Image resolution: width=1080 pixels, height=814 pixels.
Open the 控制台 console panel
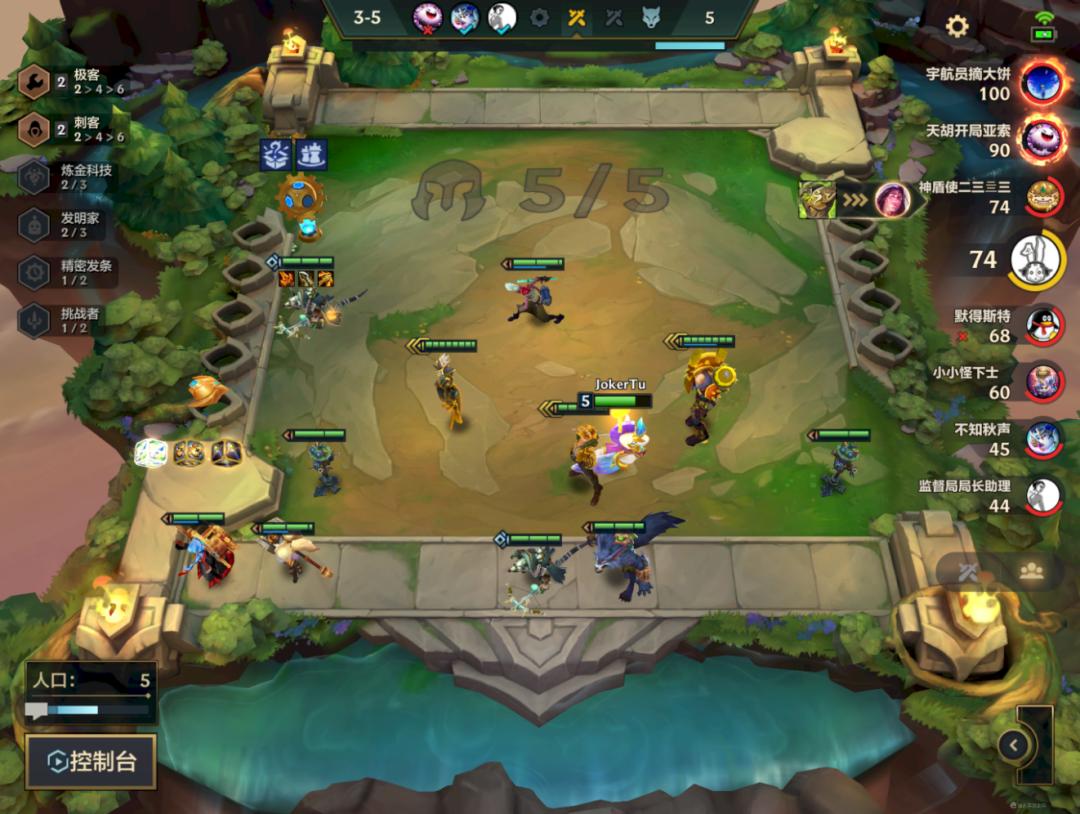point(91,762)
